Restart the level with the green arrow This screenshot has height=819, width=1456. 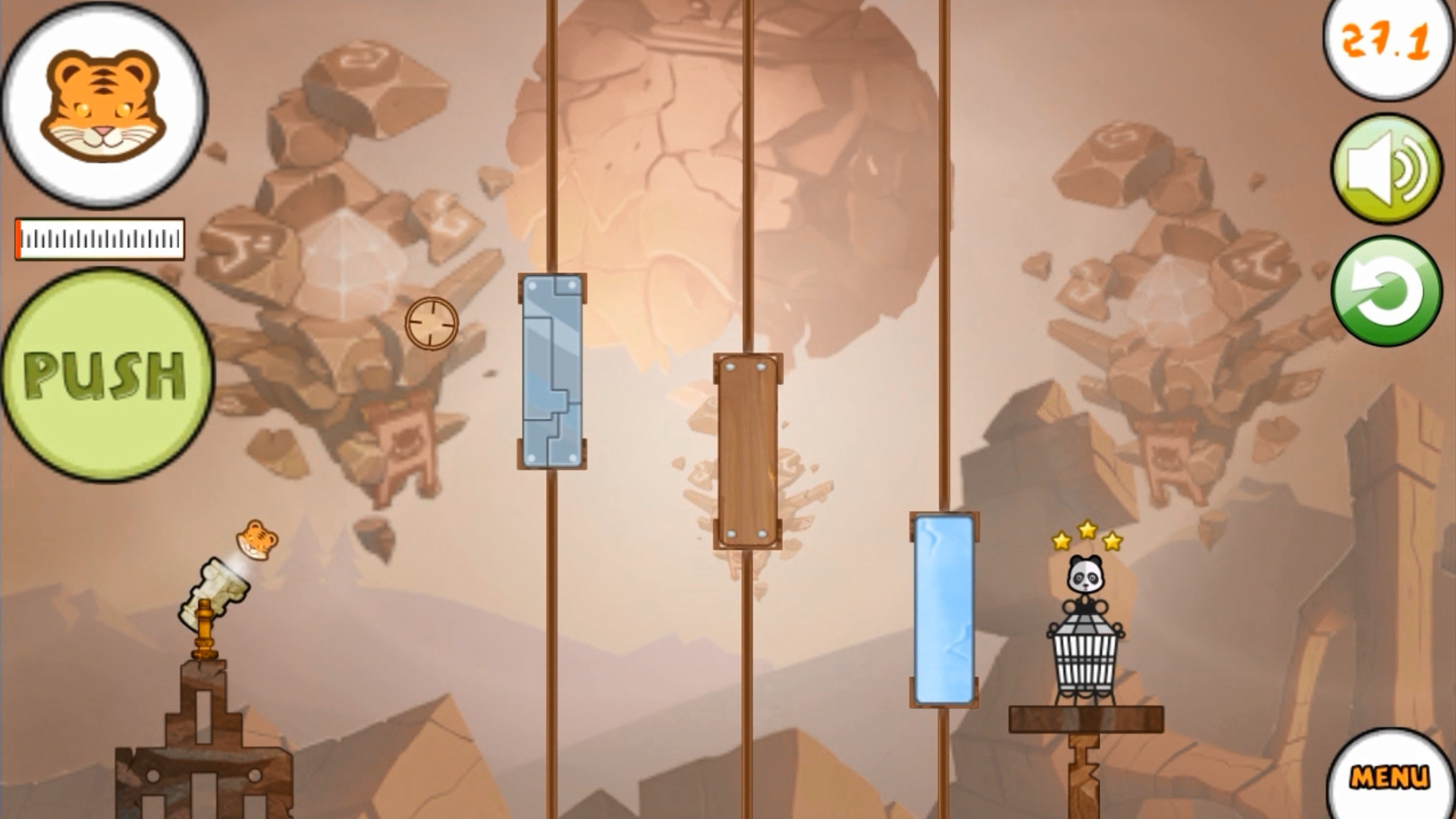[x=1386, y=291]
